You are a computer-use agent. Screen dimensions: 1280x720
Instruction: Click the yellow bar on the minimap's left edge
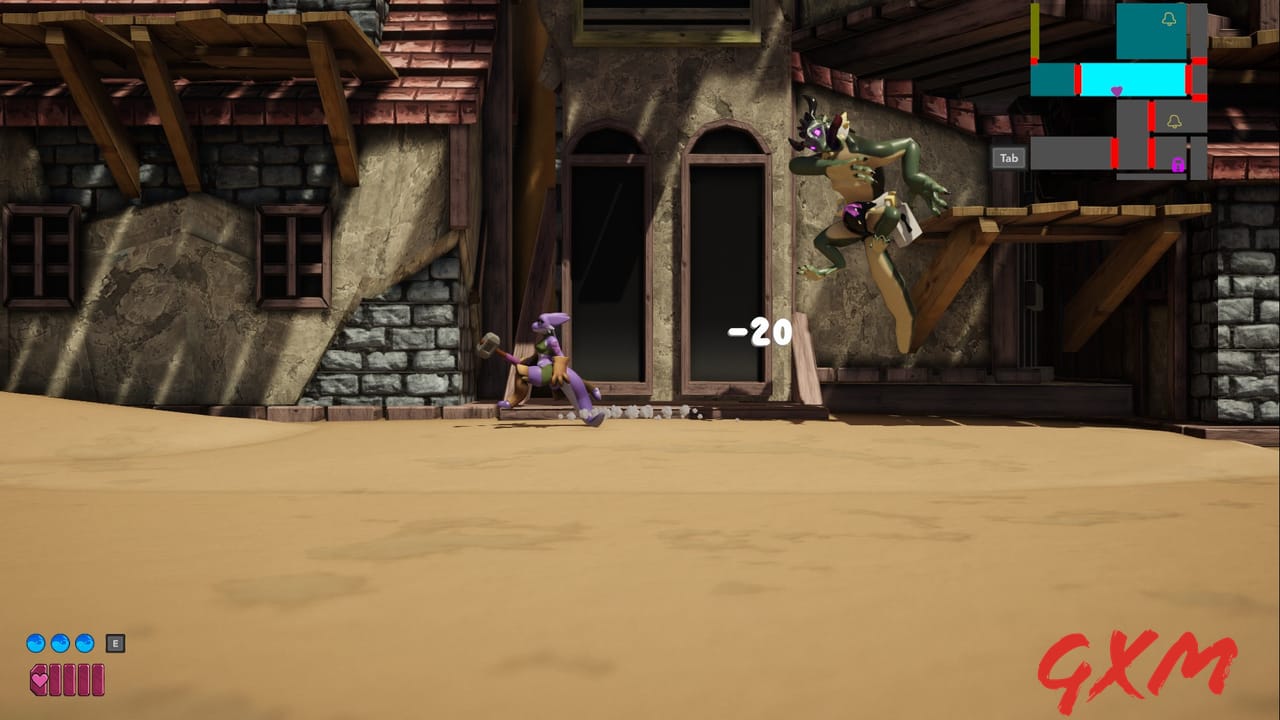point(1034,30)
